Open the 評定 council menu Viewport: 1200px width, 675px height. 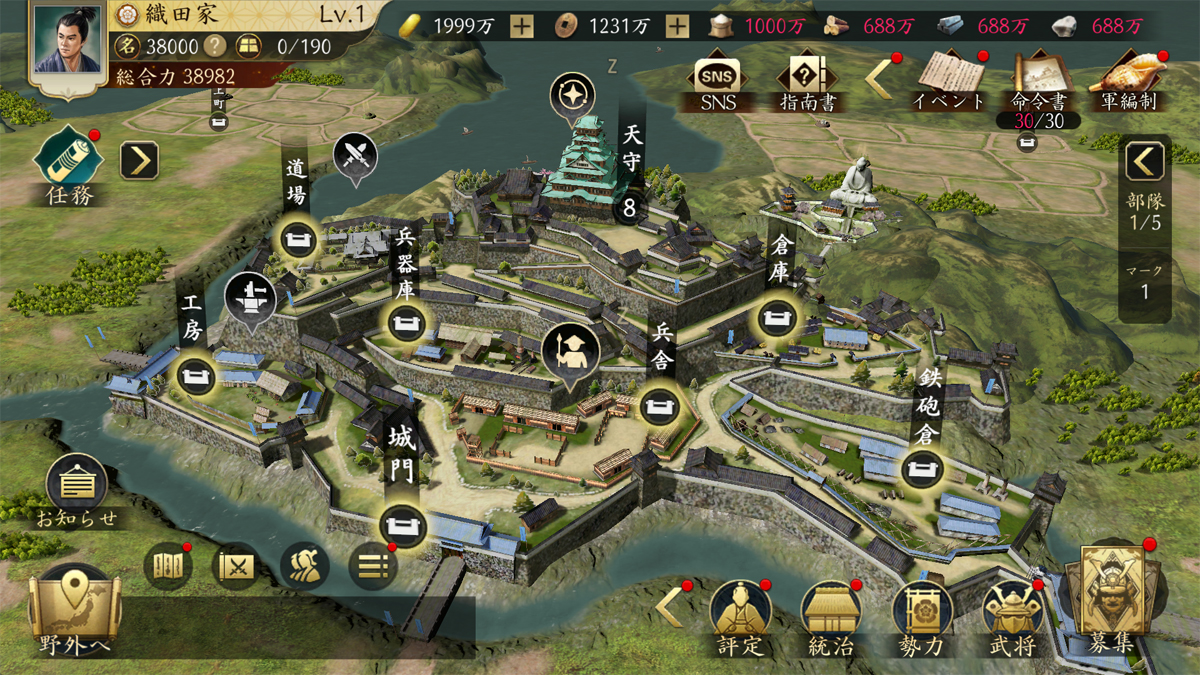pyautogui.click(x=741, y=614)
